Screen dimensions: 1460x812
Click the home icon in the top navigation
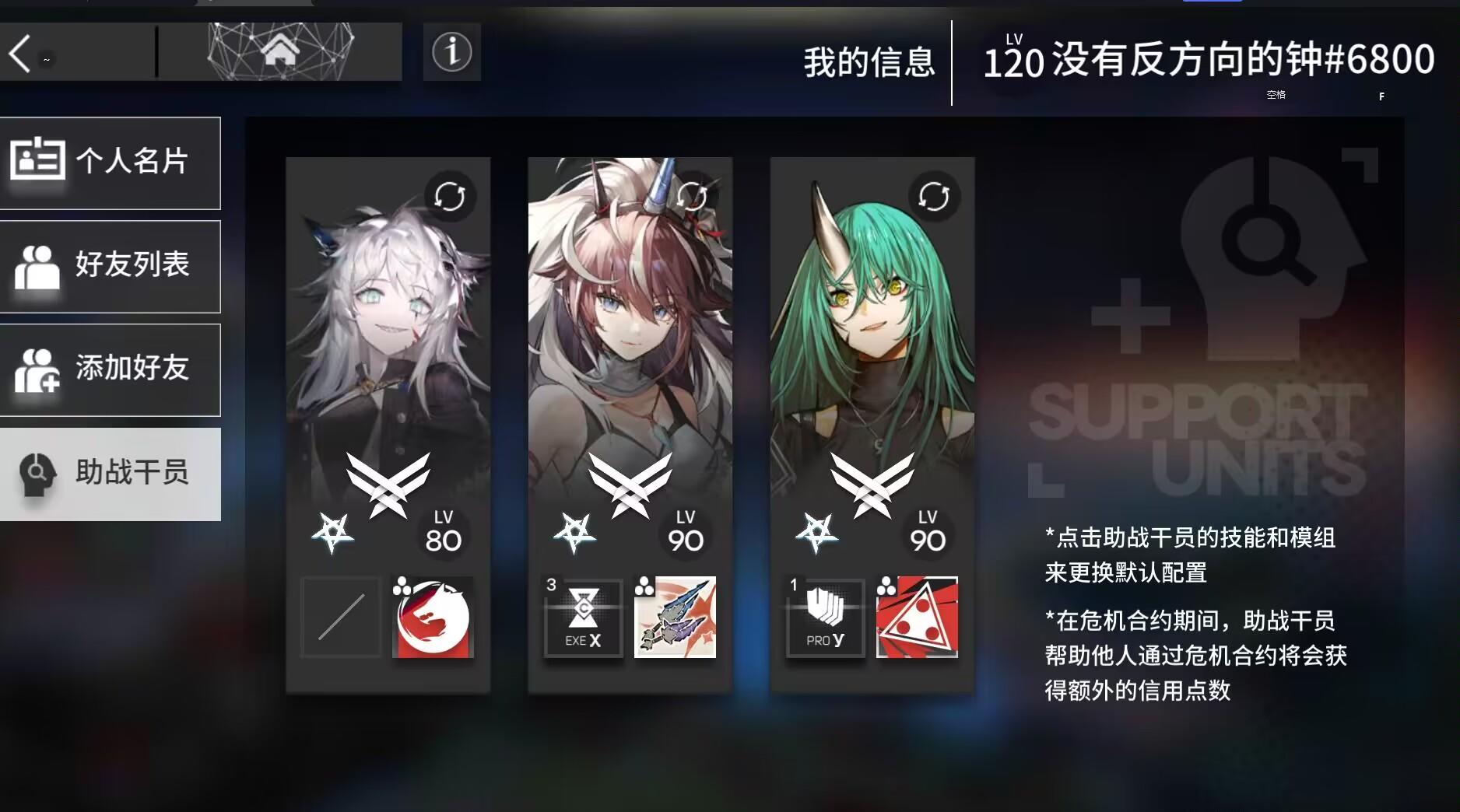tap(282, 50)
